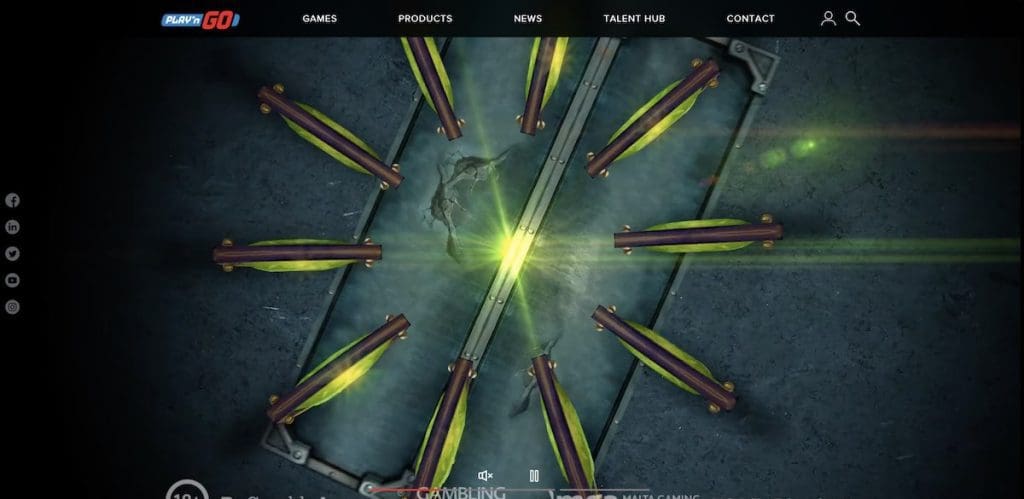Open the Contact page
The image size is (1024, 499).
[750, 18]
